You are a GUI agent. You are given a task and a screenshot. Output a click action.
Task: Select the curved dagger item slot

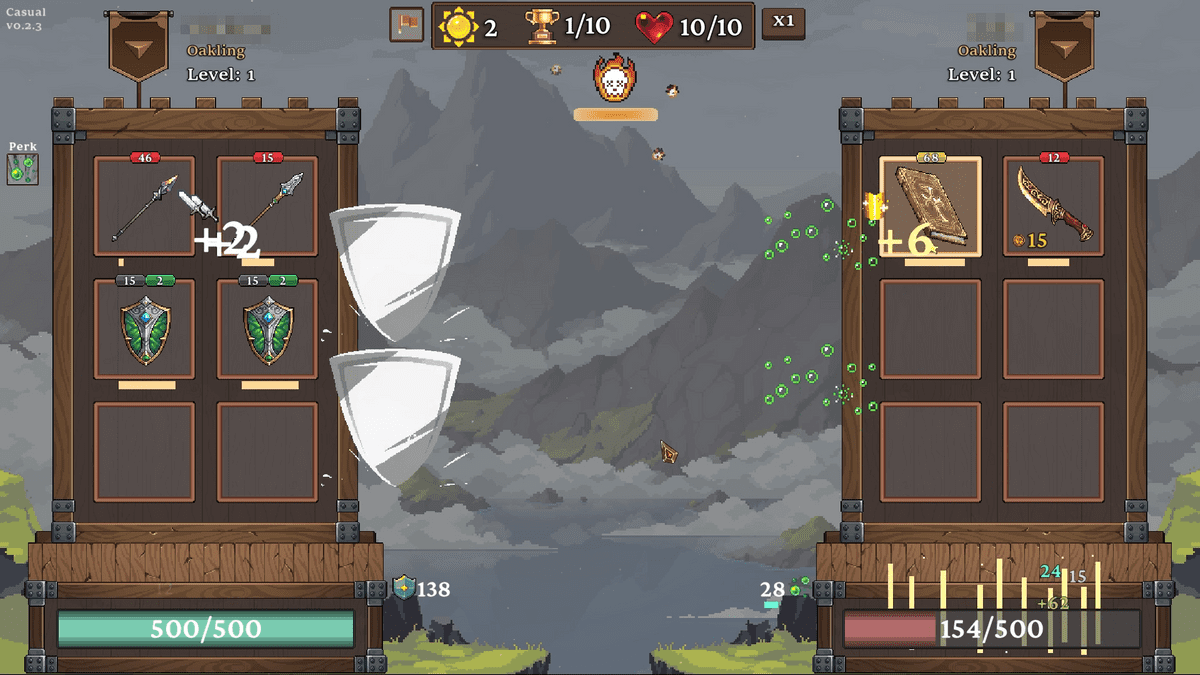[x=1053, y=207]
